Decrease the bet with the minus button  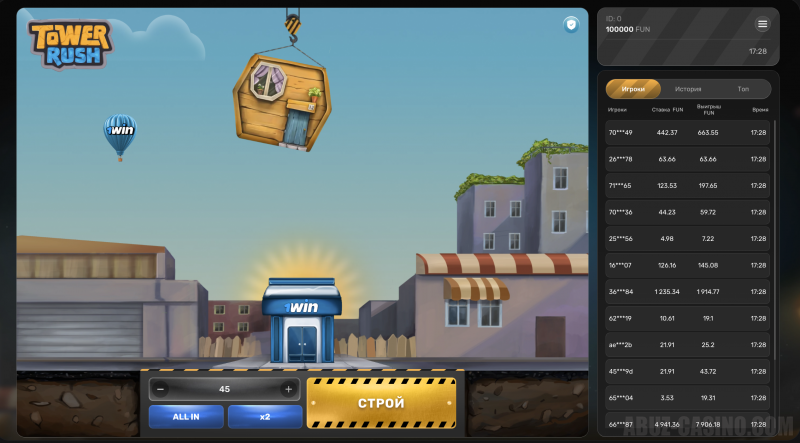click(162, 389)
